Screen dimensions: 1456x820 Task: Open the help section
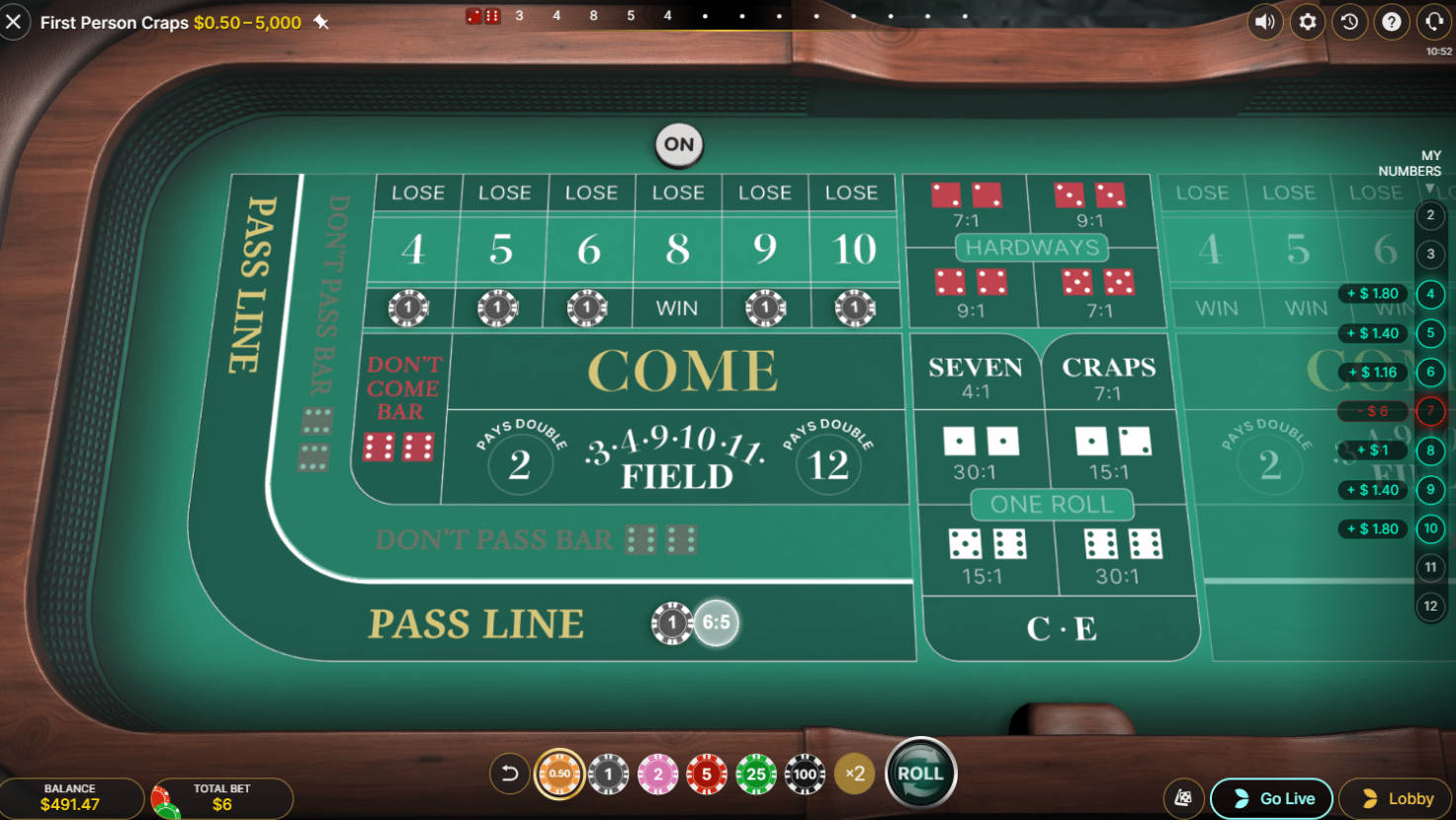(1392, 22)
